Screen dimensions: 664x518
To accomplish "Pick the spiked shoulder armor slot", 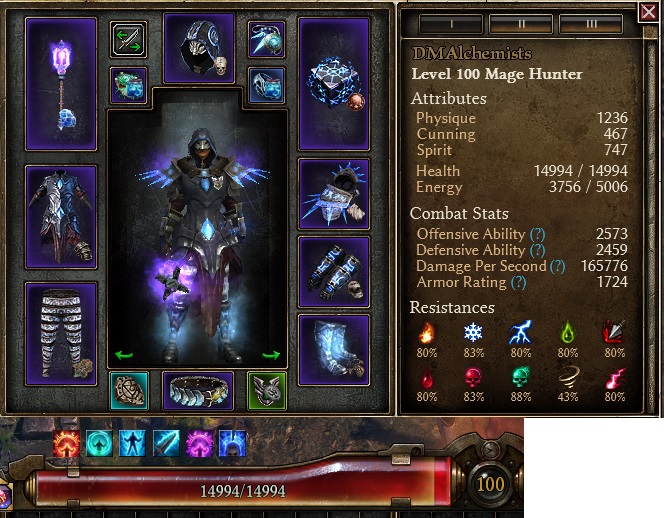I will (x=334, y=194).
